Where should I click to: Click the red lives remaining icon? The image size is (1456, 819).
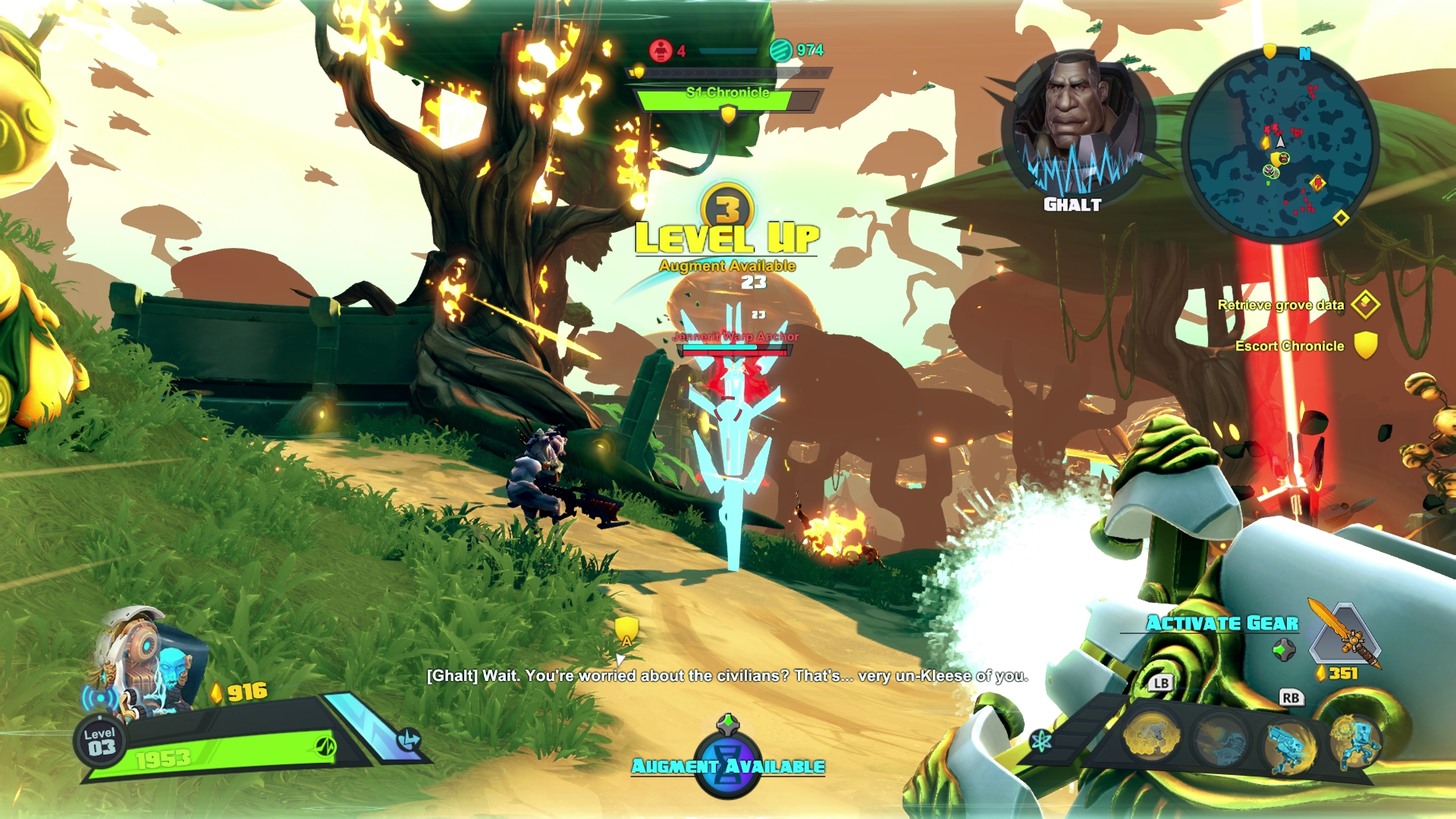coord(661,51)
